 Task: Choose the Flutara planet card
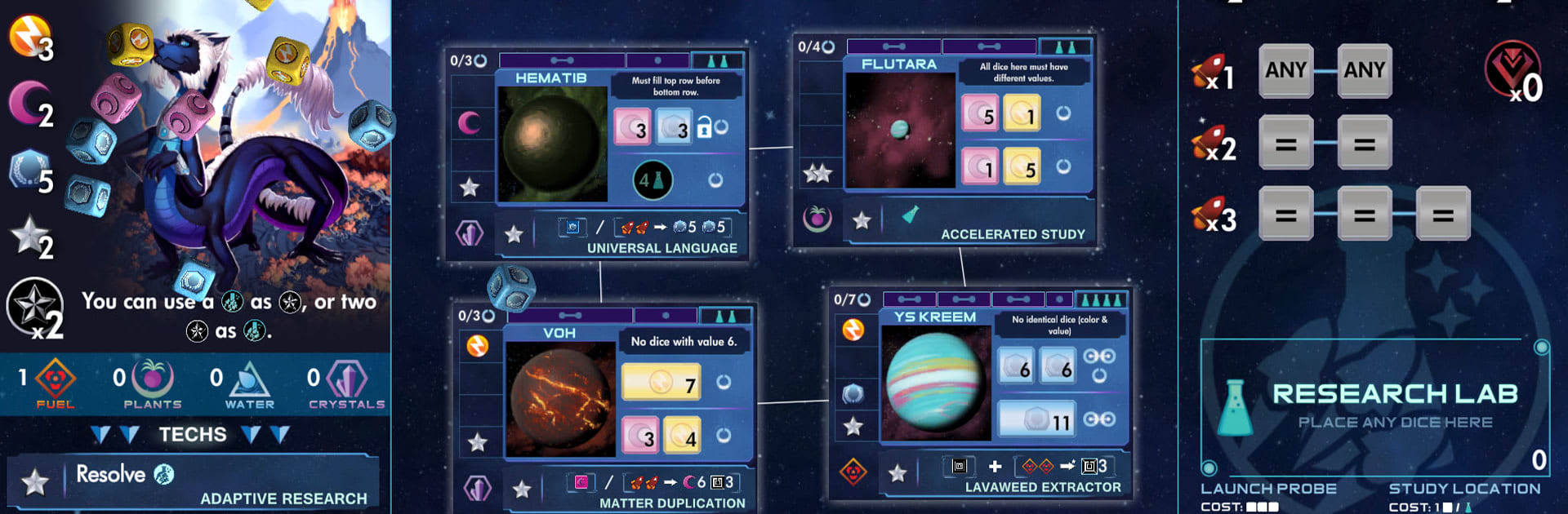[900, 131]
